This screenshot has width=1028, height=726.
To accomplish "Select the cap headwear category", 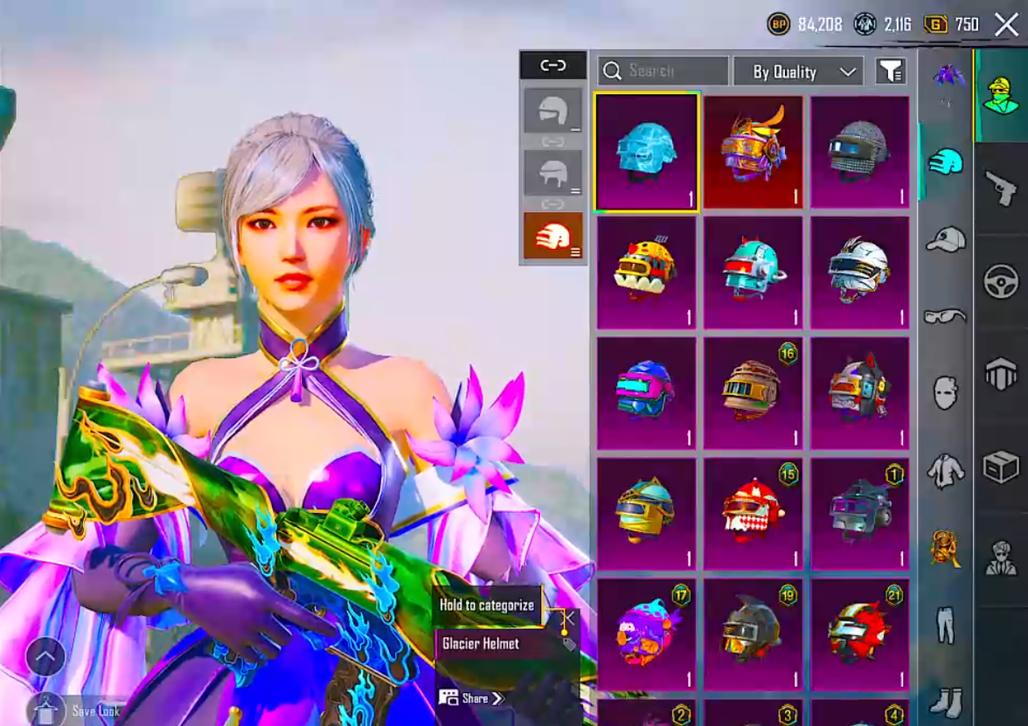I will 945,239.
